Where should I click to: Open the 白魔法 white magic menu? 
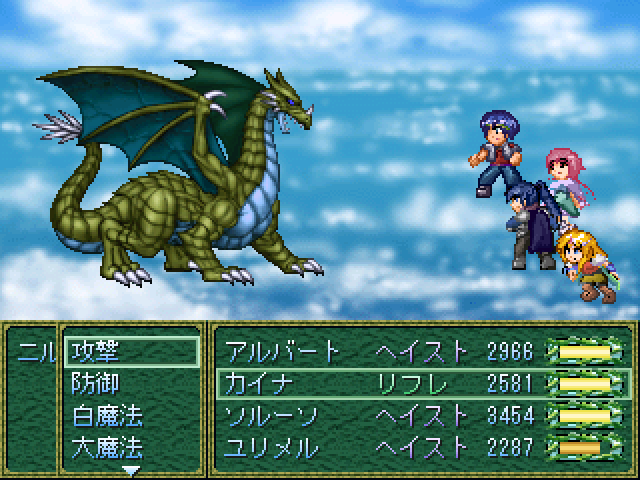[130, 415]
